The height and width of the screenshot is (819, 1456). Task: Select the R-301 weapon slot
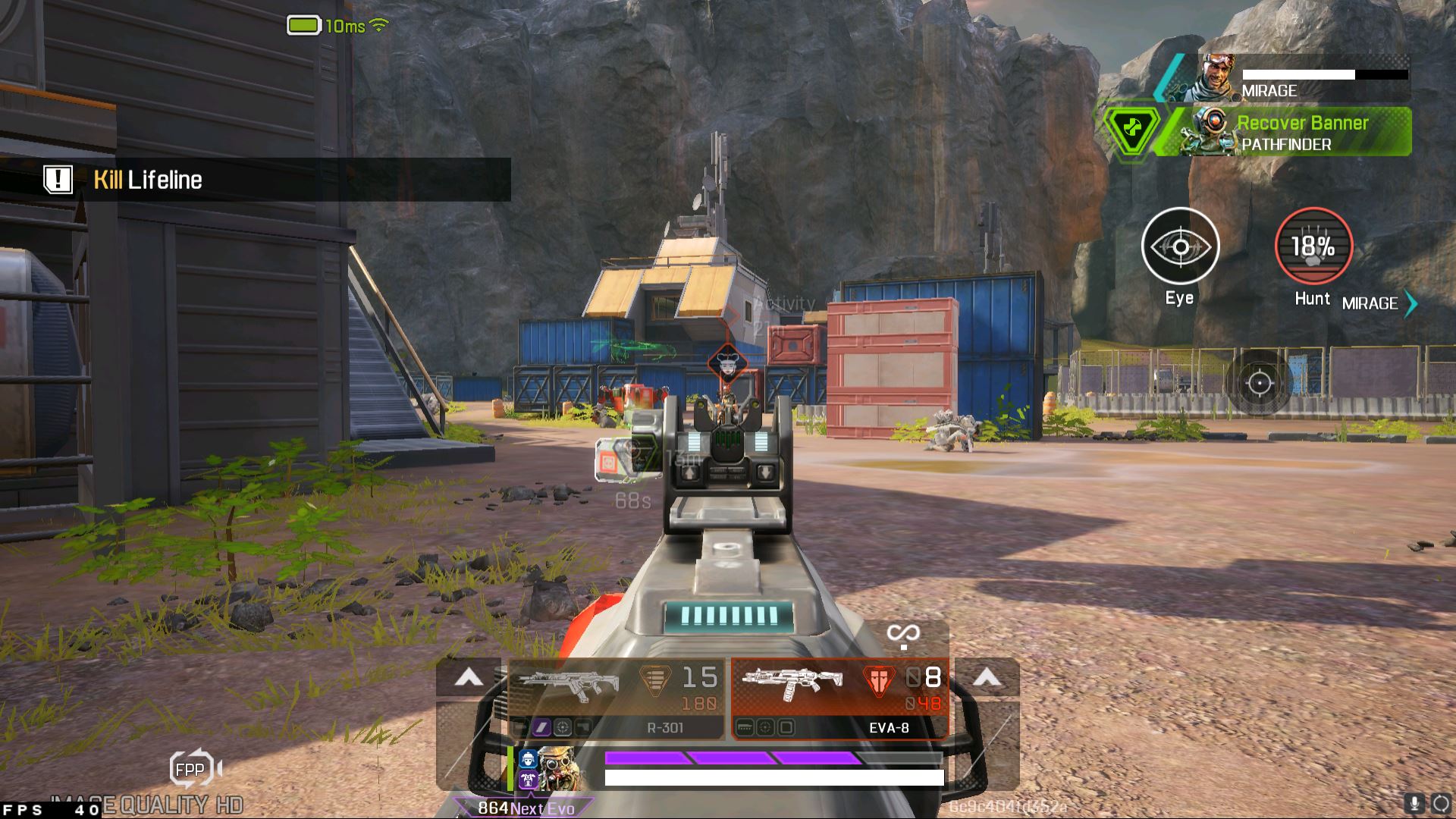616,698
